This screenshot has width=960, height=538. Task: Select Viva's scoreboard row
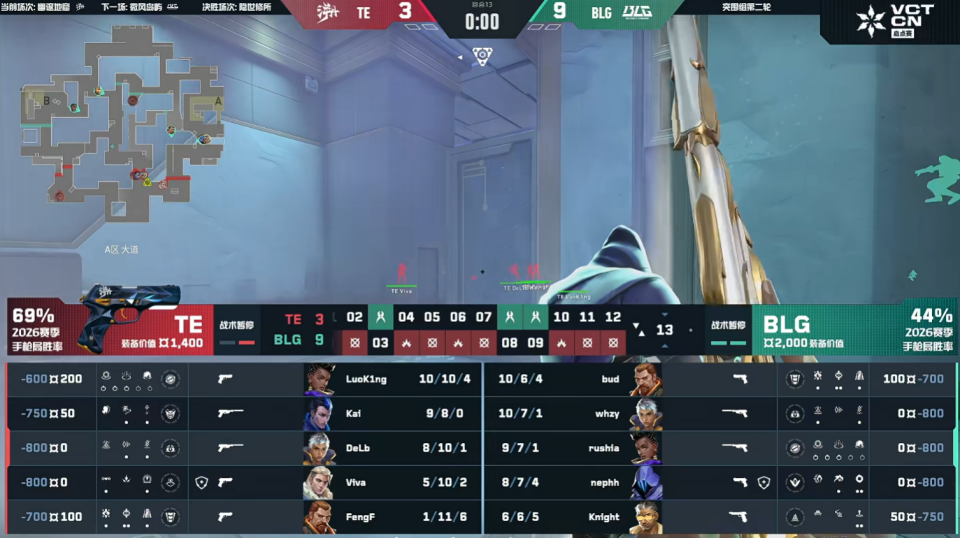coord(243,482)
